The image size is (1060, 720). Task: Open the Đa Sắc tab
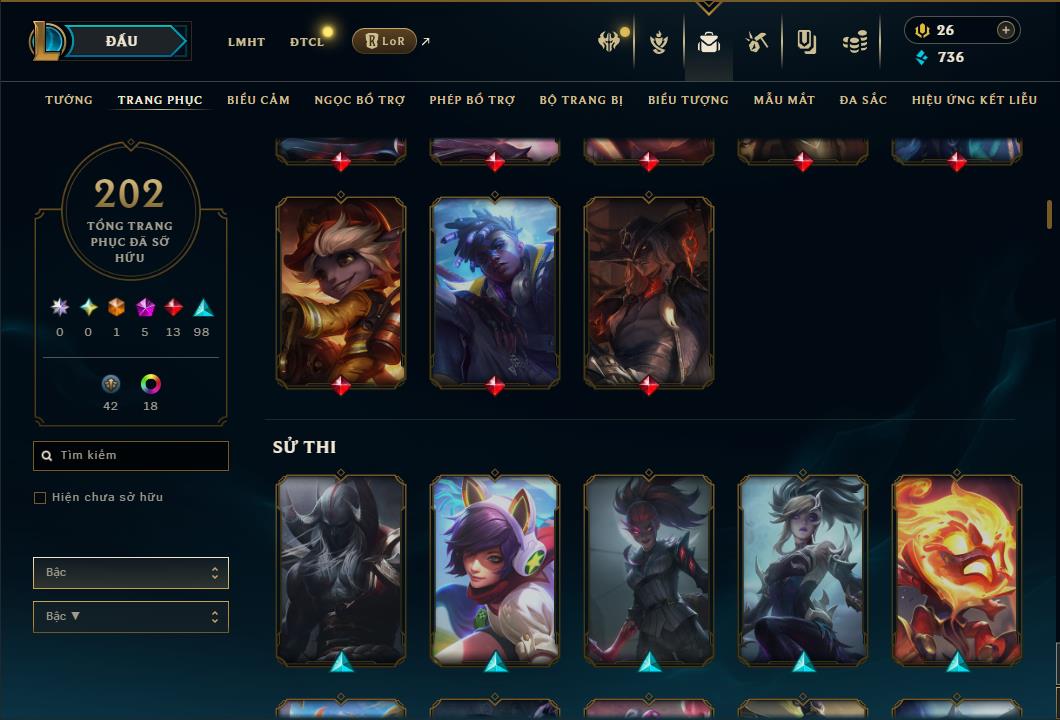[x=863, y=100]
